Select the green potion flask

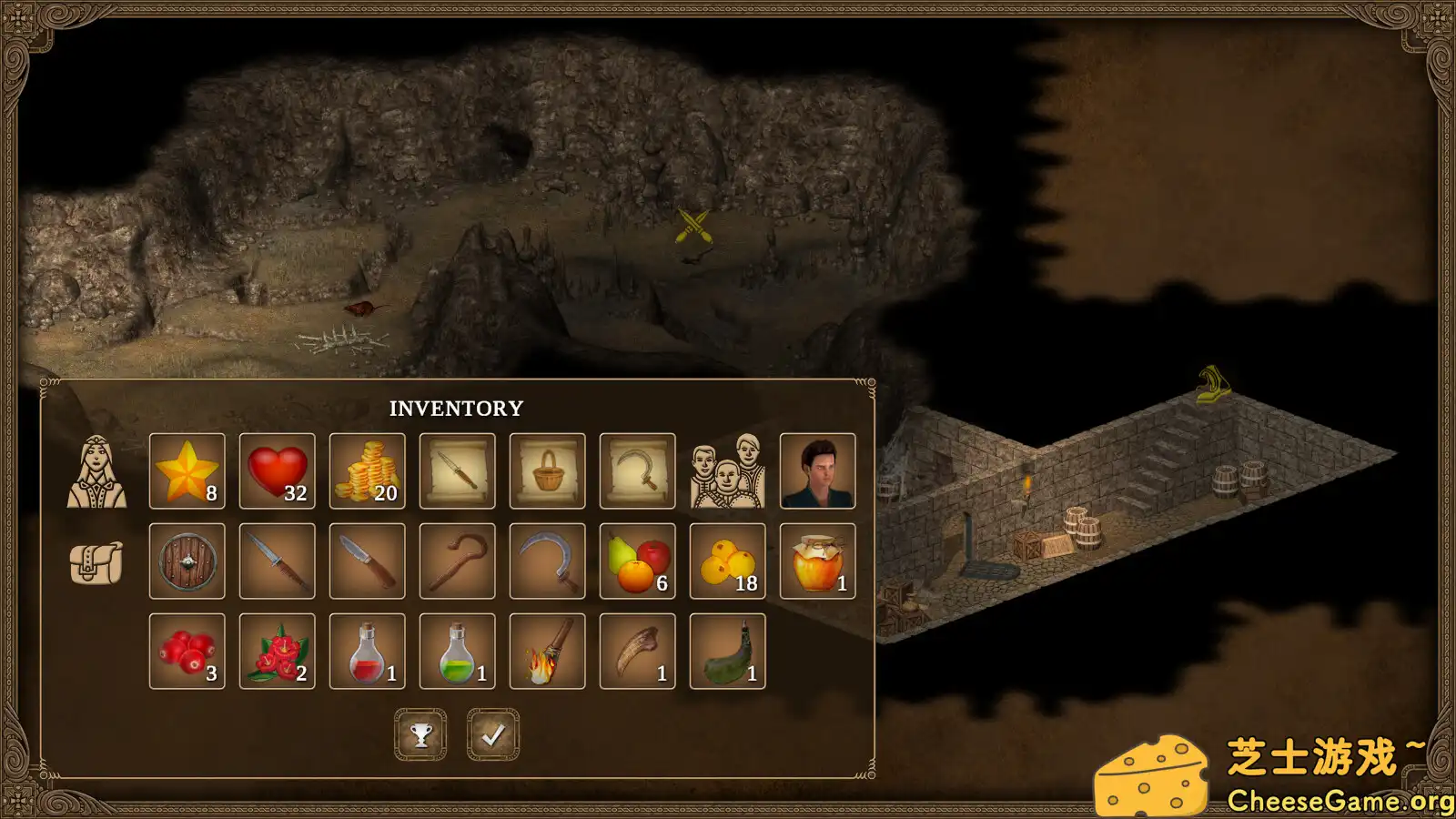click(457, 652)
